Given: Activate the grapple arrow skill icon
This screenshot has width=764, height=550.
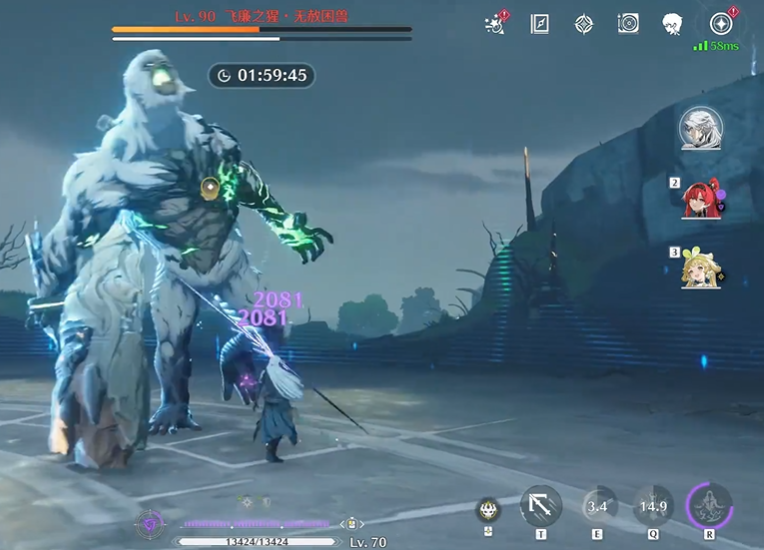Looking at the screenshot, I should (x=541, y=505).
